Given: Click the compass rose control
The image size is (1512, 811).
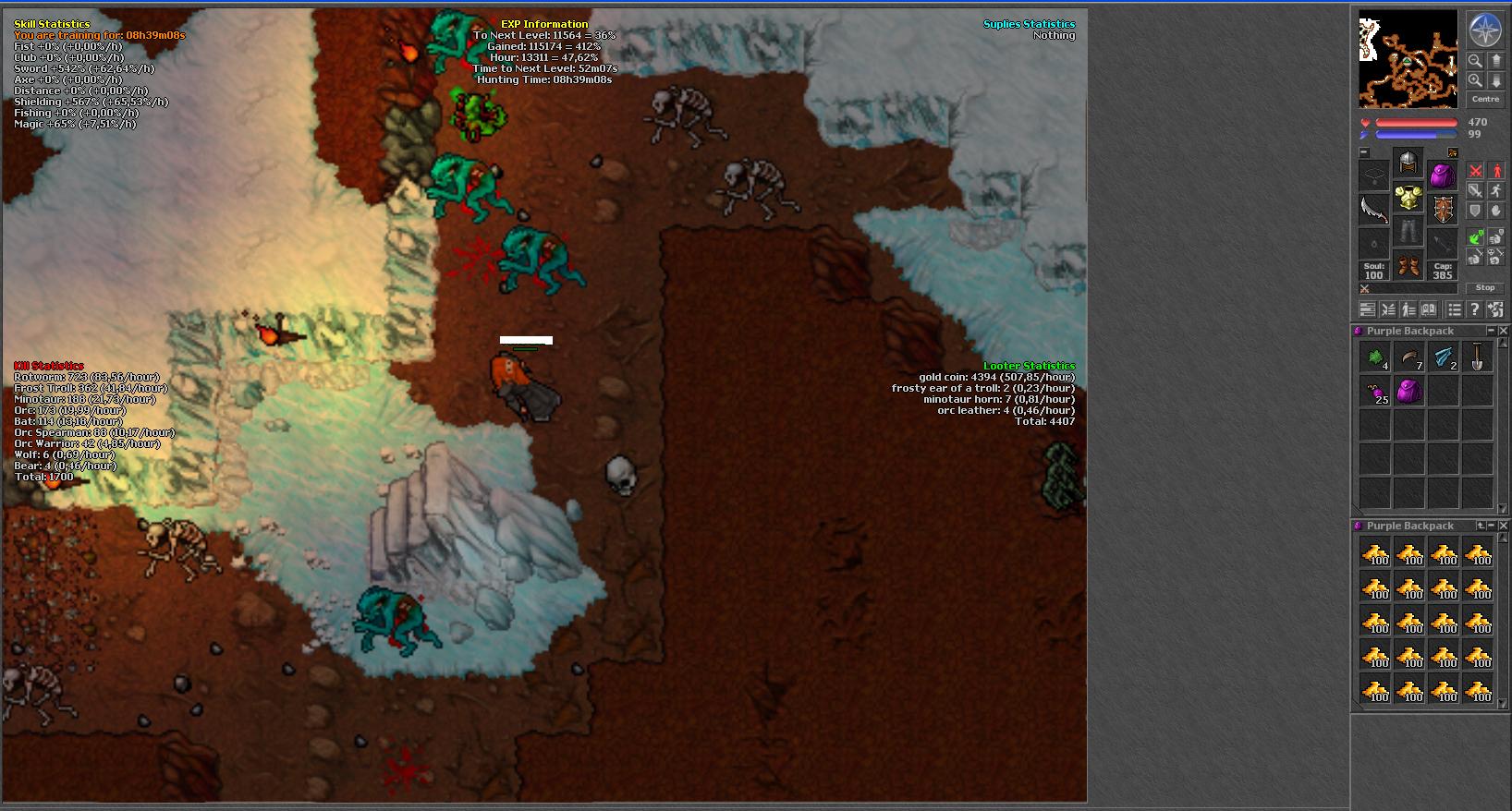Looking at the screenshot, I should pos(1485,30).
